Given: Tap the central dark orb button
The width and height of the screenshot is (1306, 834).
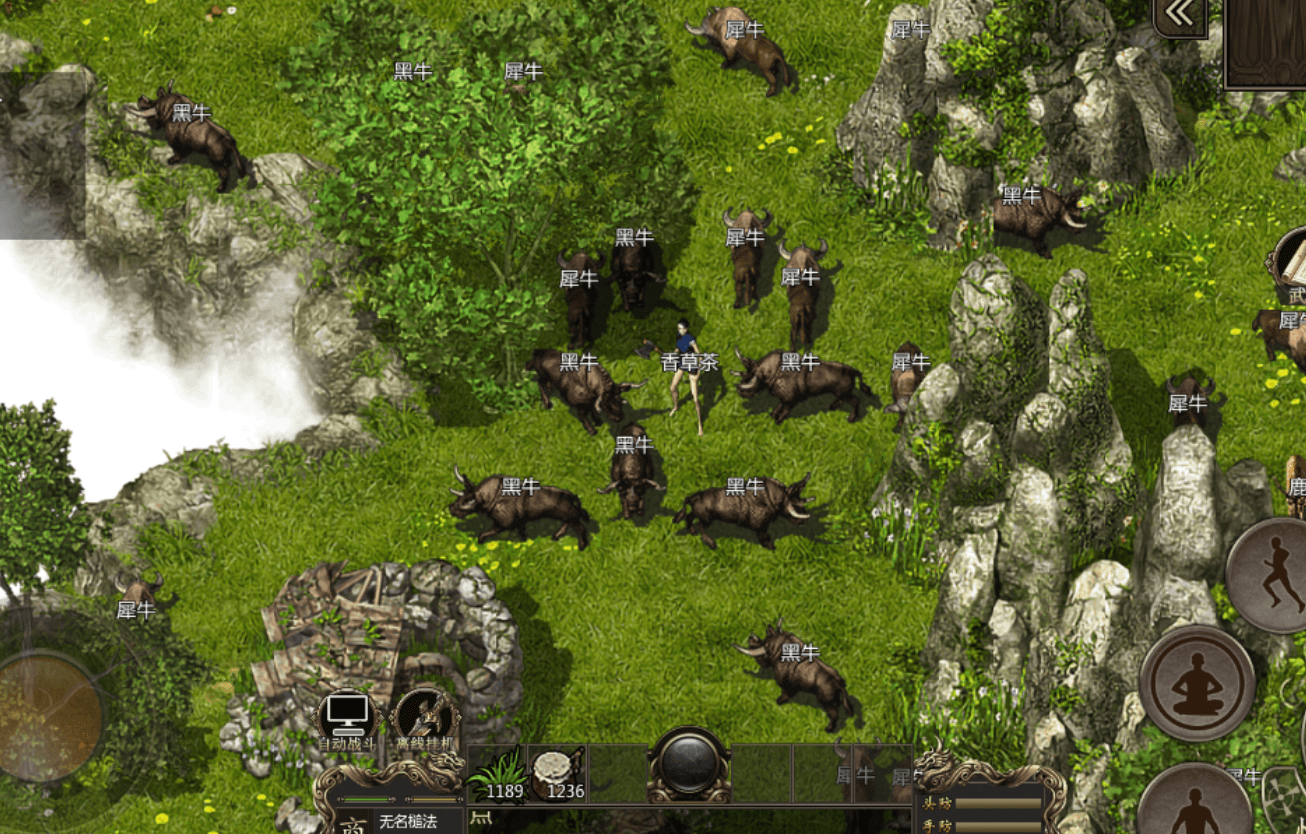Looking at the screenshot, I should click(688, 764).
